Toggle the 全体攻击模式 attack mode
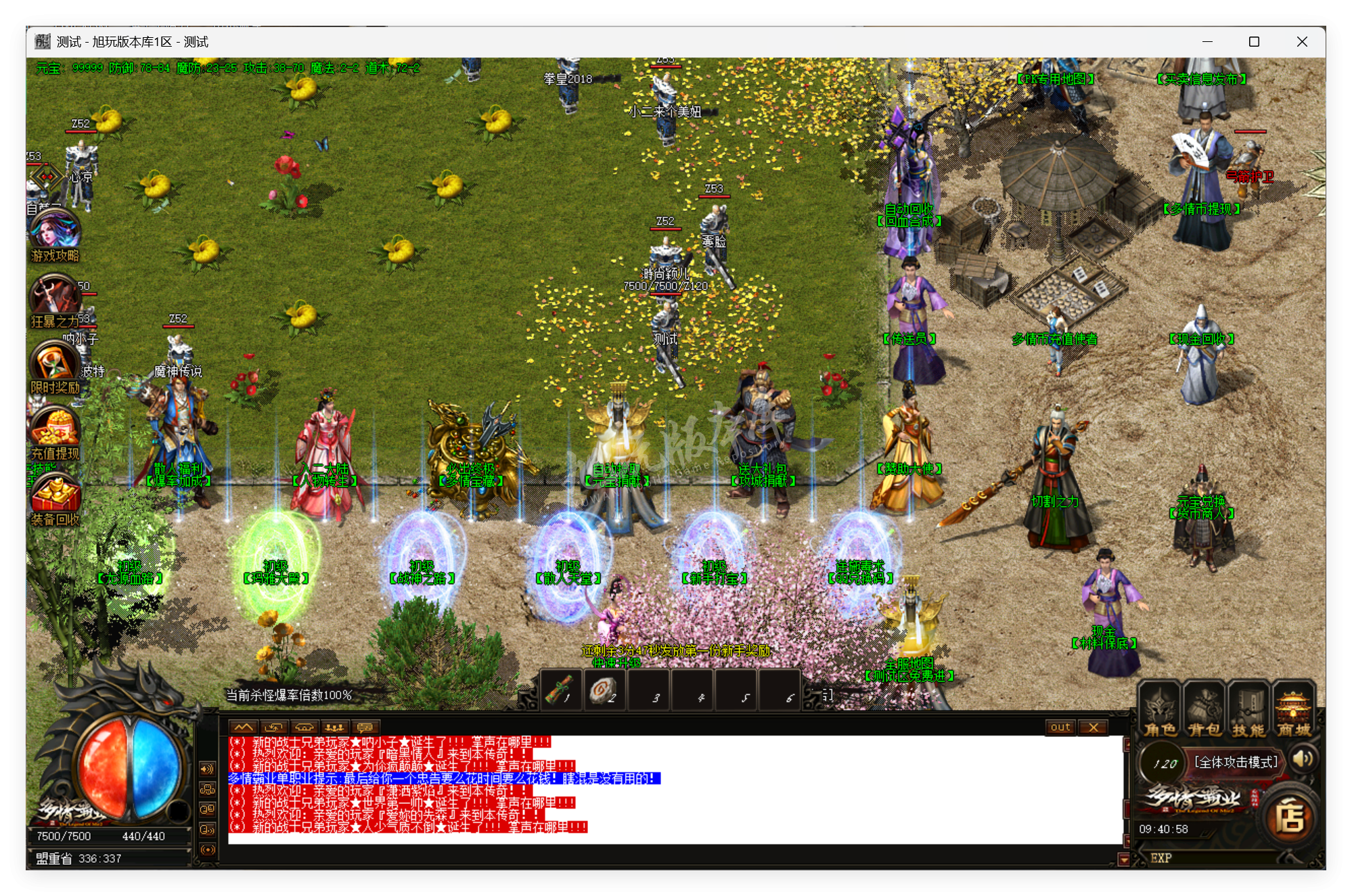Viewport: 1352px width, 896px height. (x=1236, y=761)
